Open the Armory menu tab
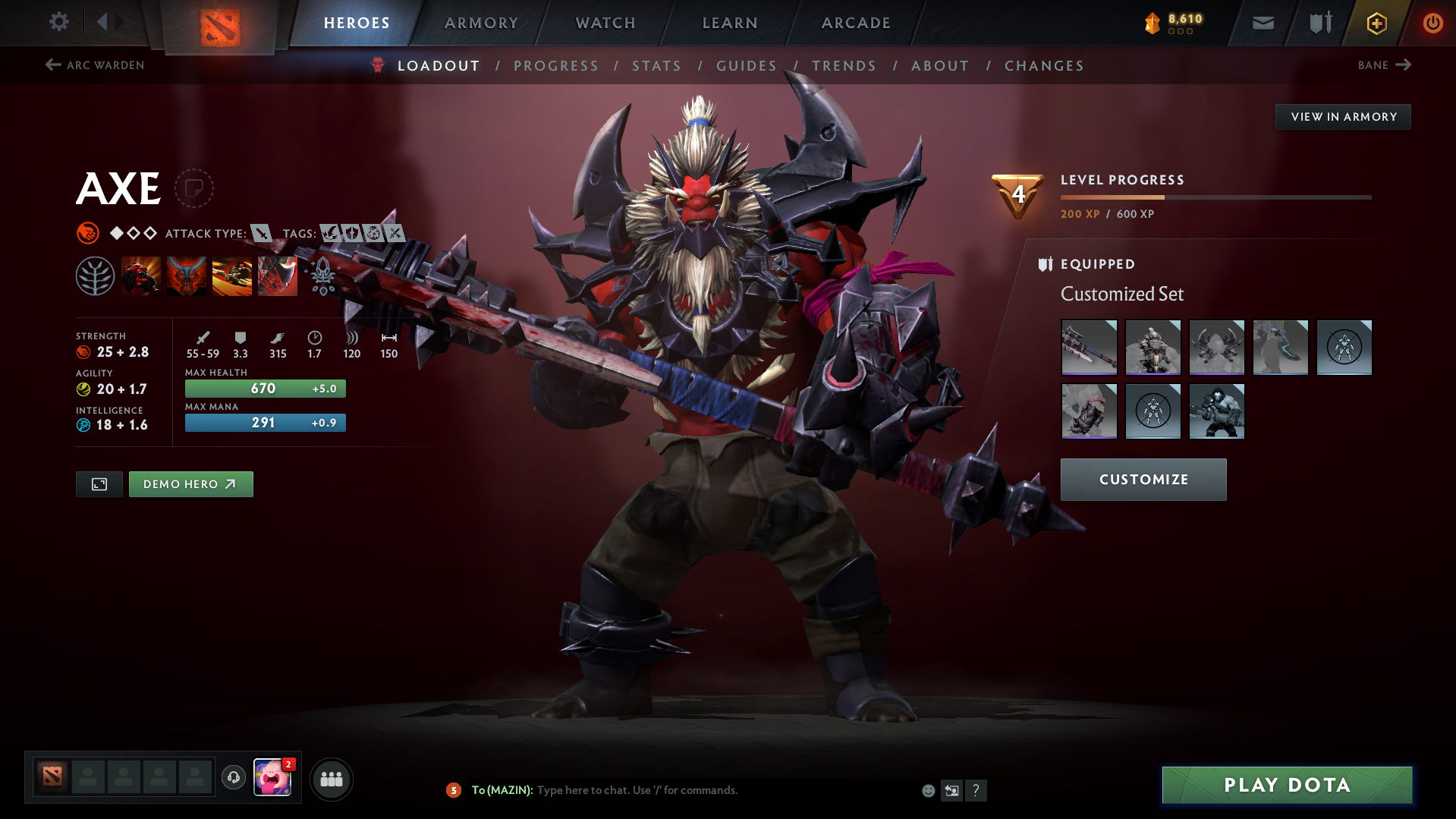 (481, 22)
